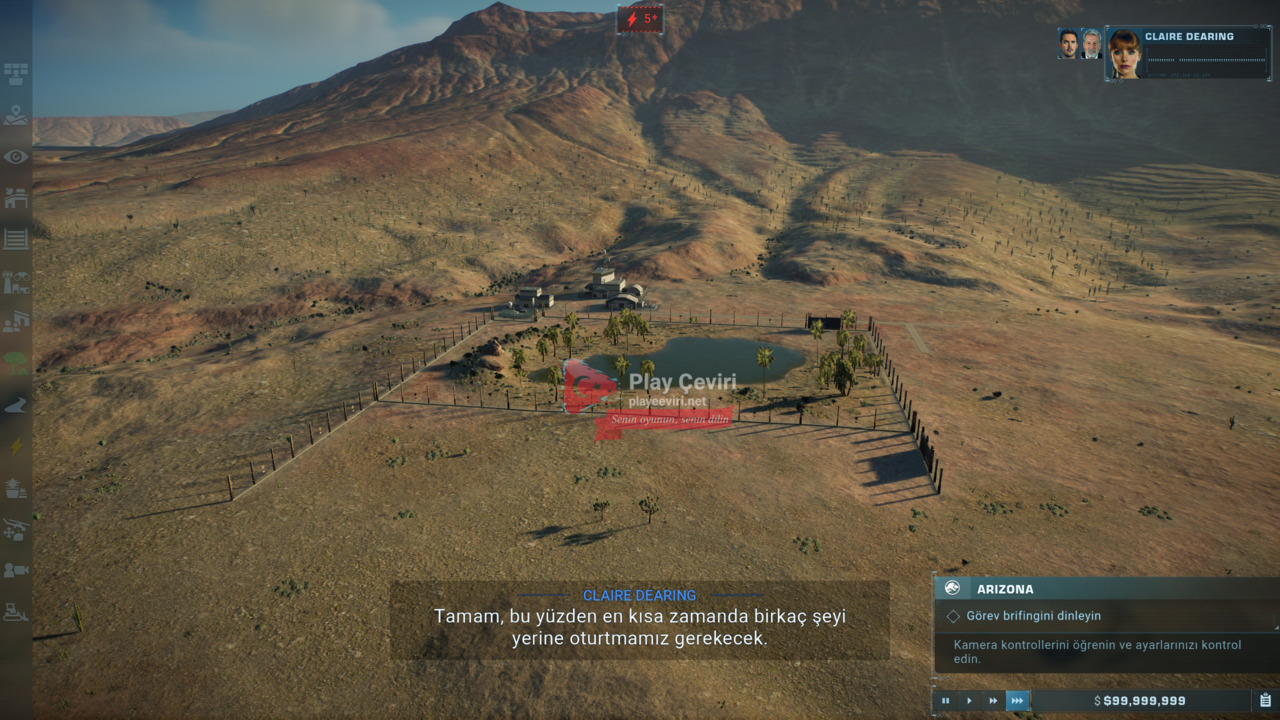Open the lightning bolt power category
This screenshot has height=720, width=1280.
16,446
